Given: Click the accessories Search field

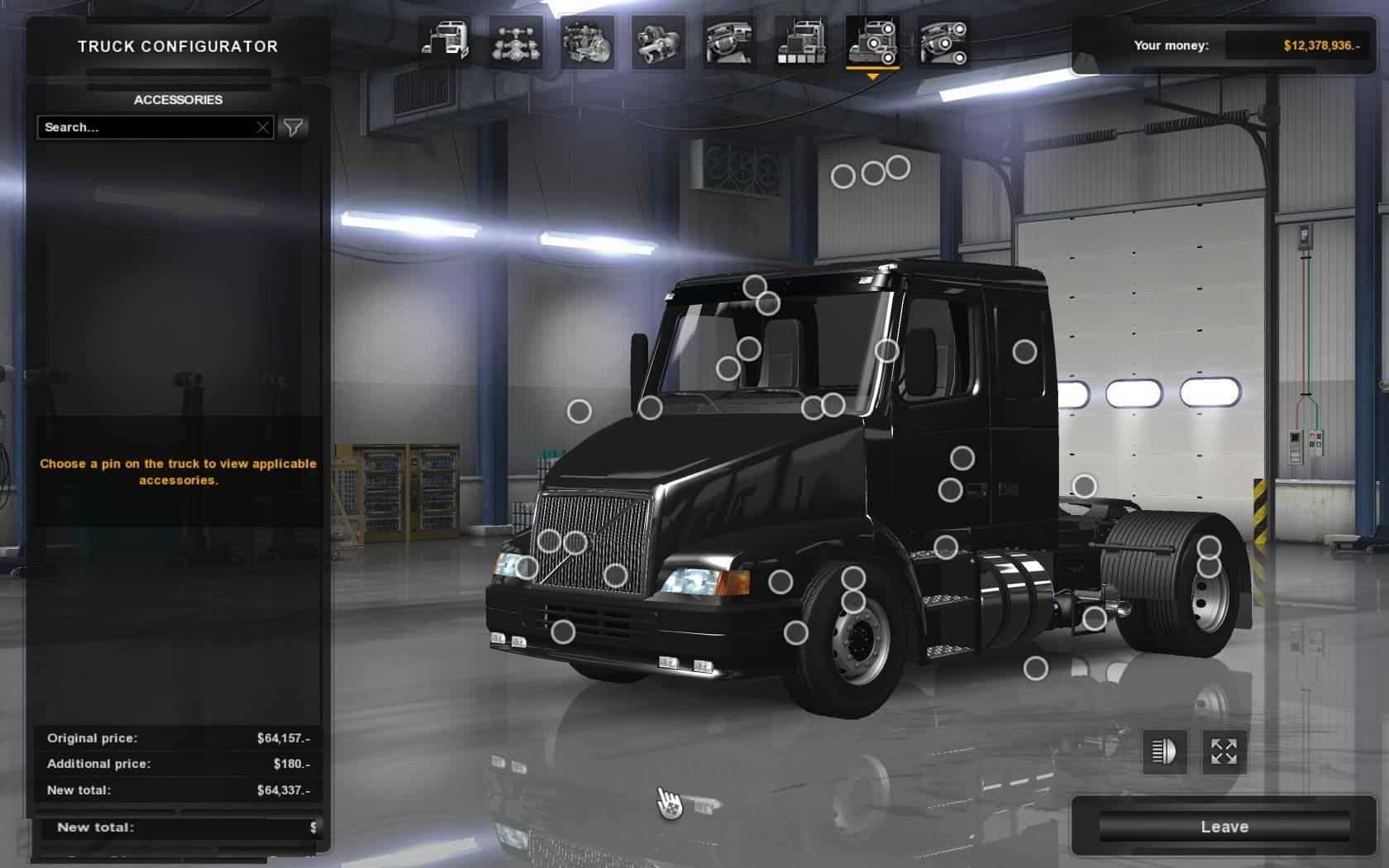Looking at the screenshot, I should click(x=147, y=127).
